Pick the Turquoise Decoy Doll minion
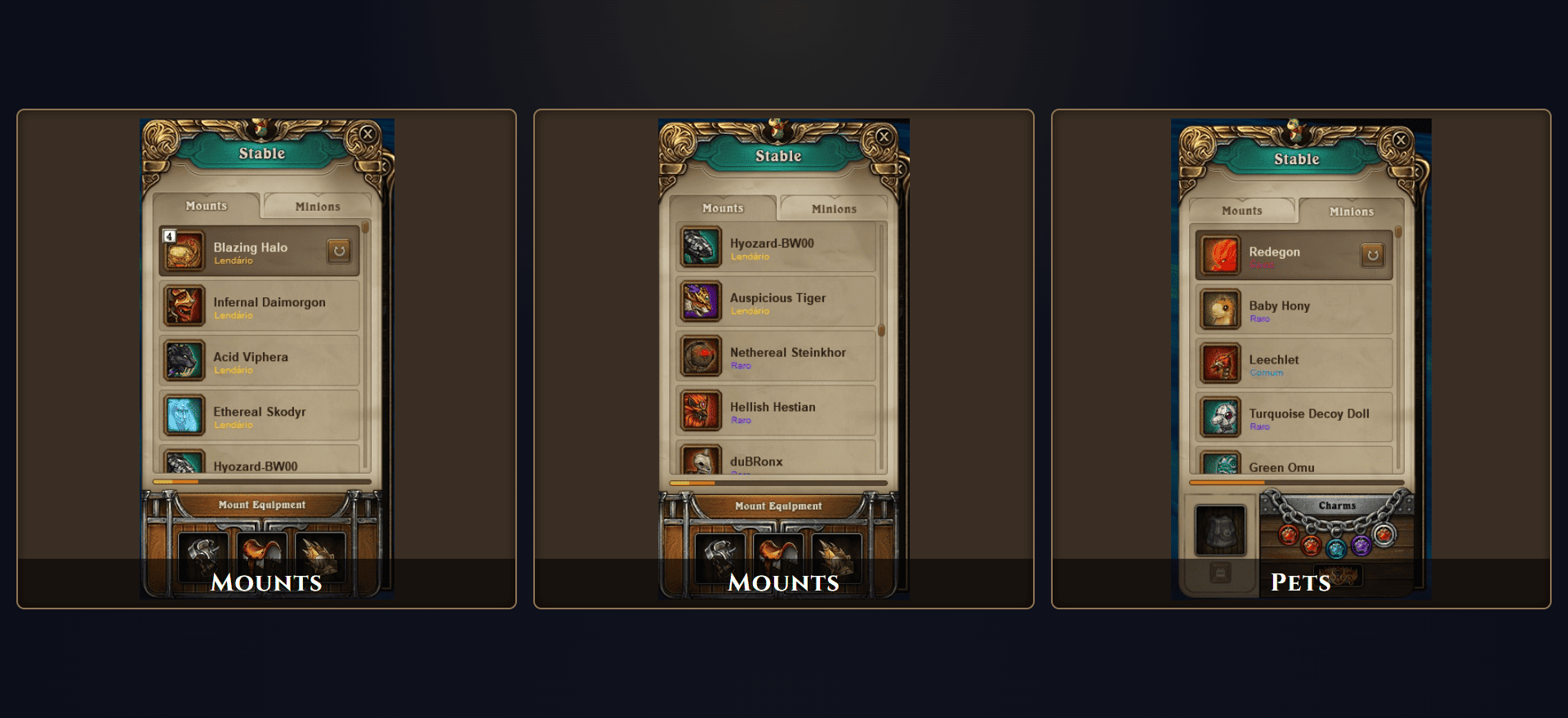 point(1308,417)
